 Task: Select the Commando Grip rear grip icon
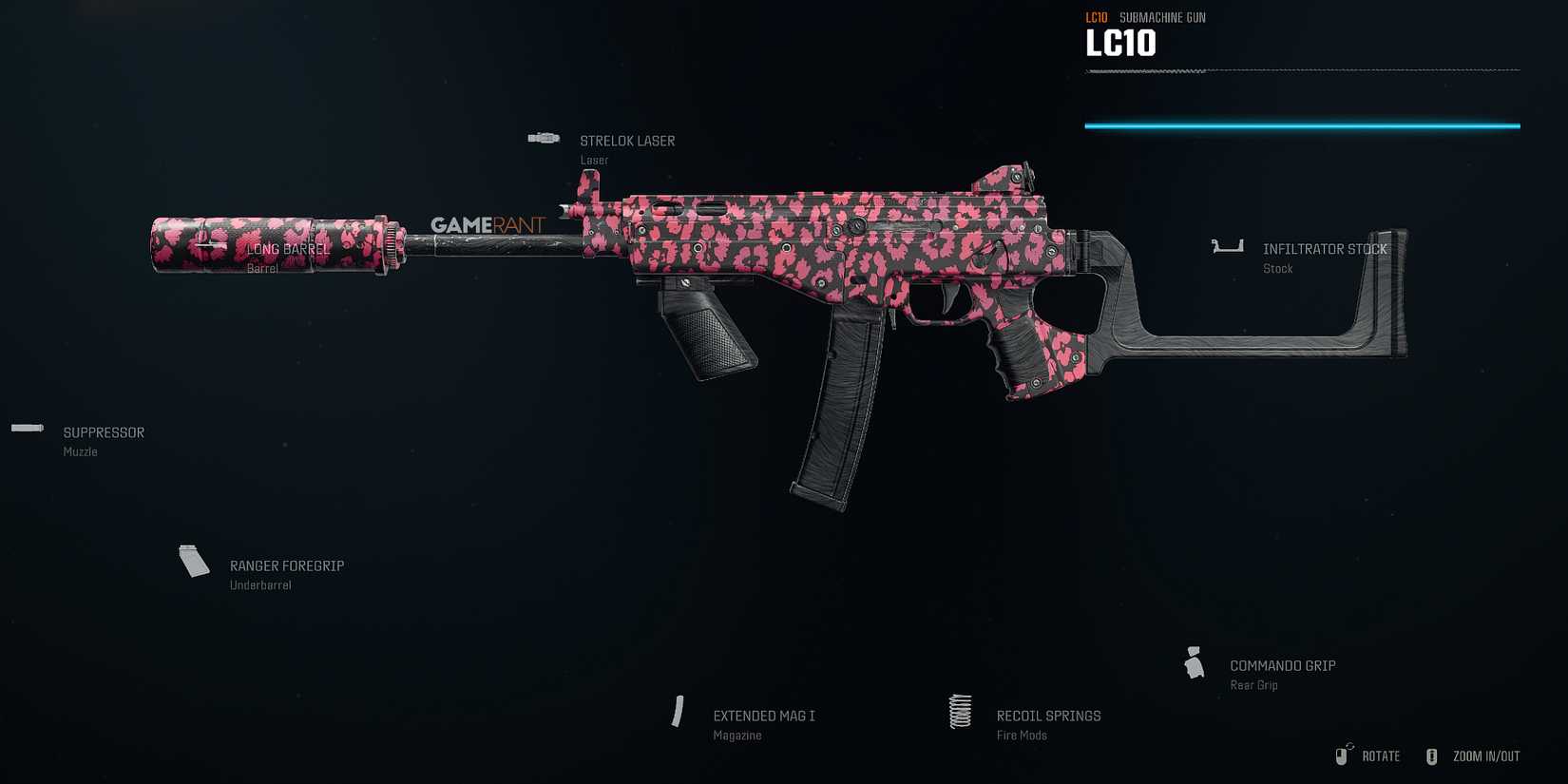(x=1194, y=662)
